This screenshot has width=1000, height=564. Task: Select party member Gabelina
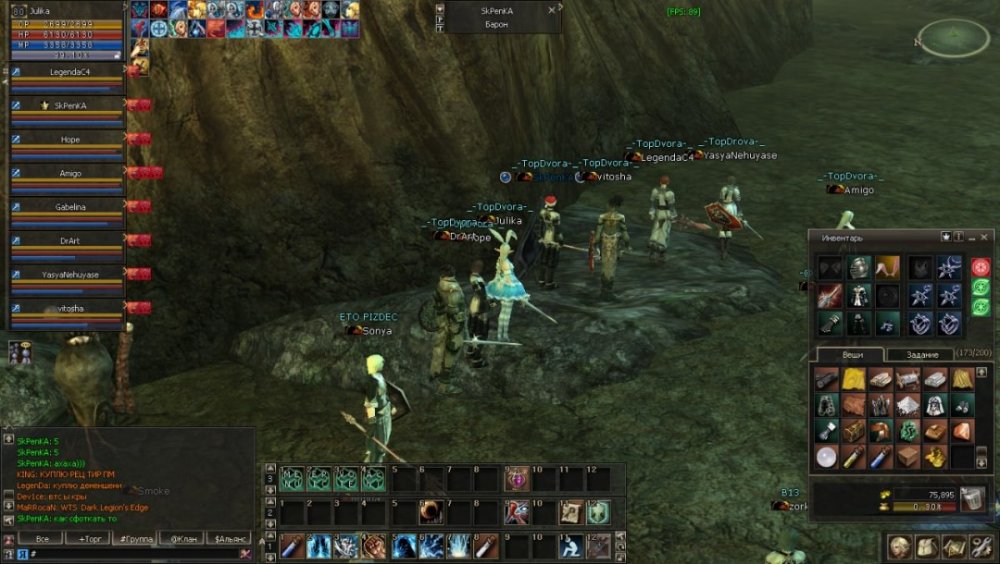(x=69, y=207)
